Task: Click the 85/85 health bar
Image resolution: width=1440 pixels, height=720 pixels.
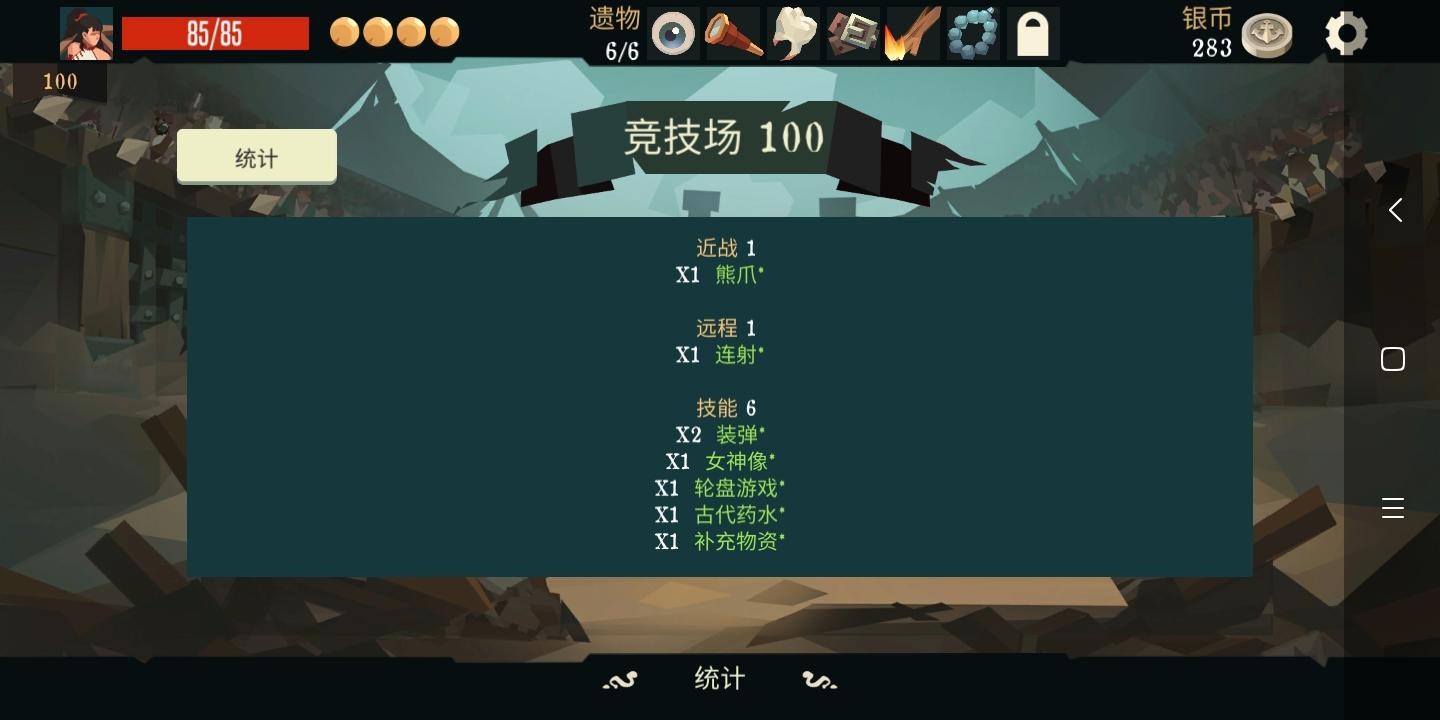Action: pyautogui.click(x=215, y=33)
